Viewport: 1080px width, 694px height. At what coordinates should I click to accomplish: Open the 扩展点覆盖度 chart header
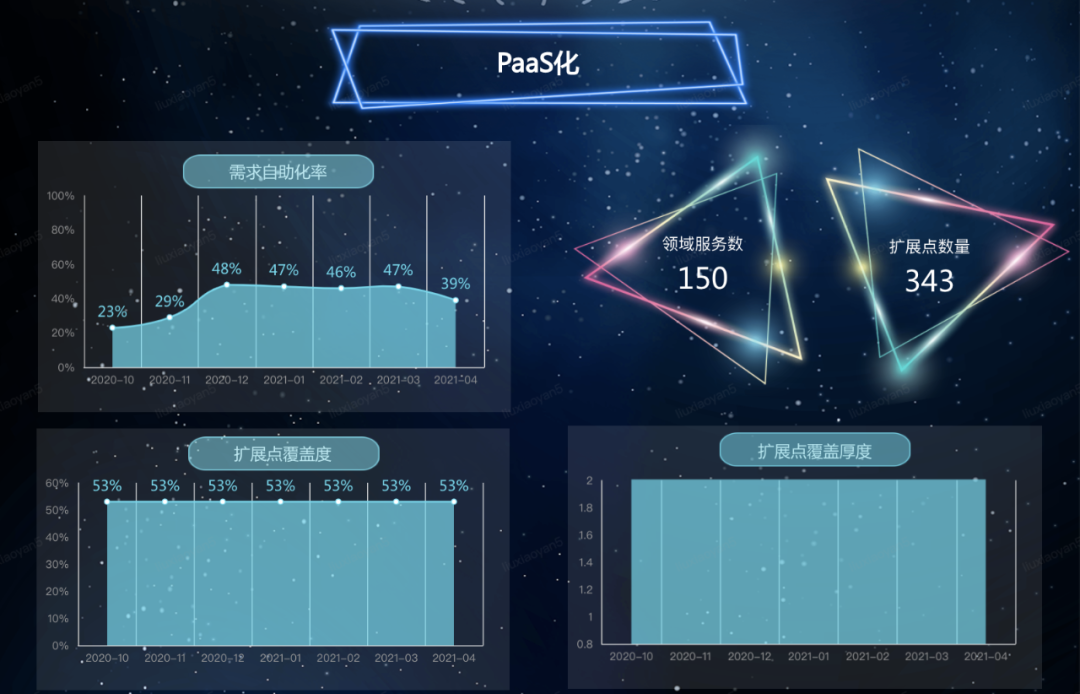283,454
